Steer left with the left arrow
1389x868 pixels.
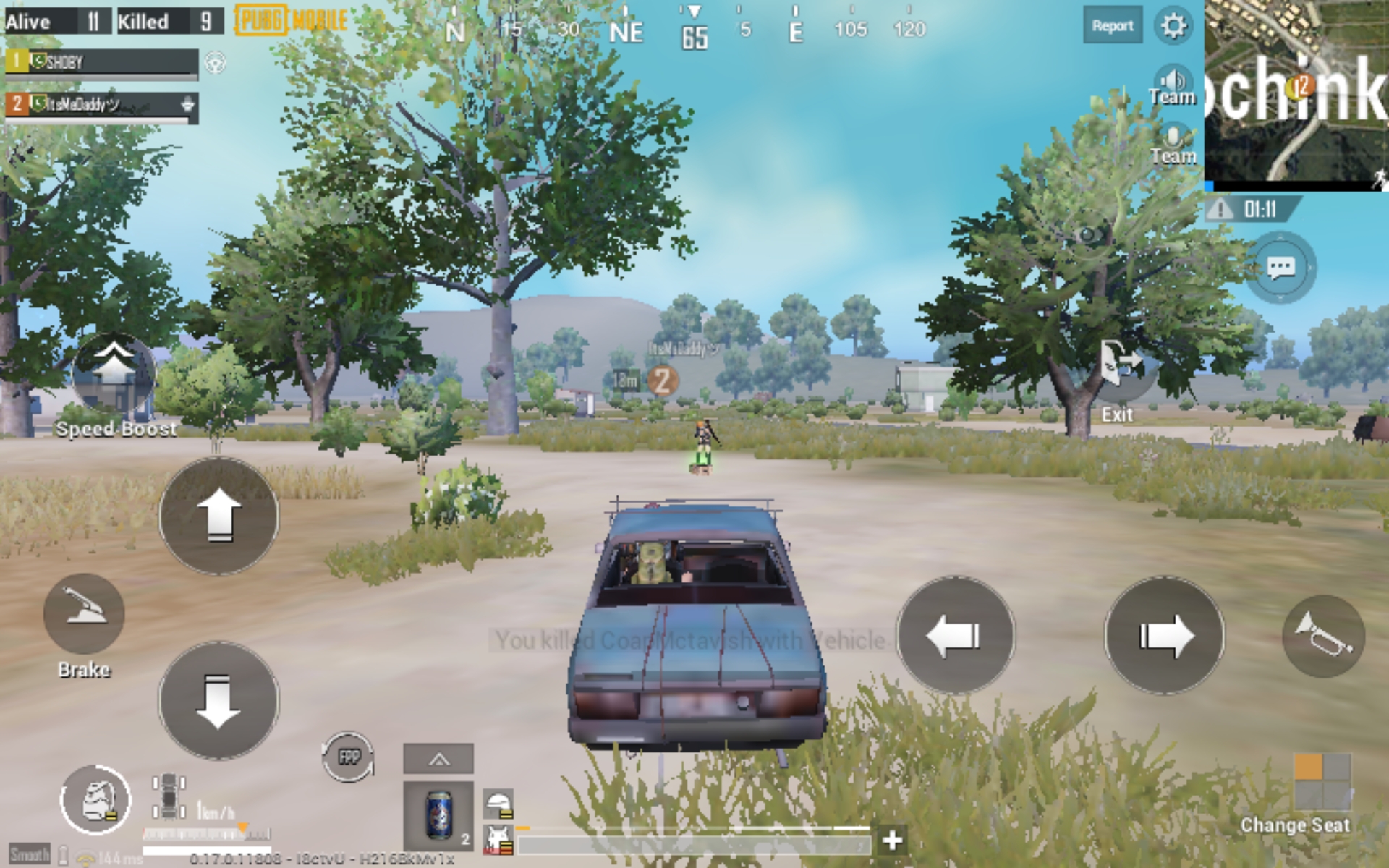[955, 635]
